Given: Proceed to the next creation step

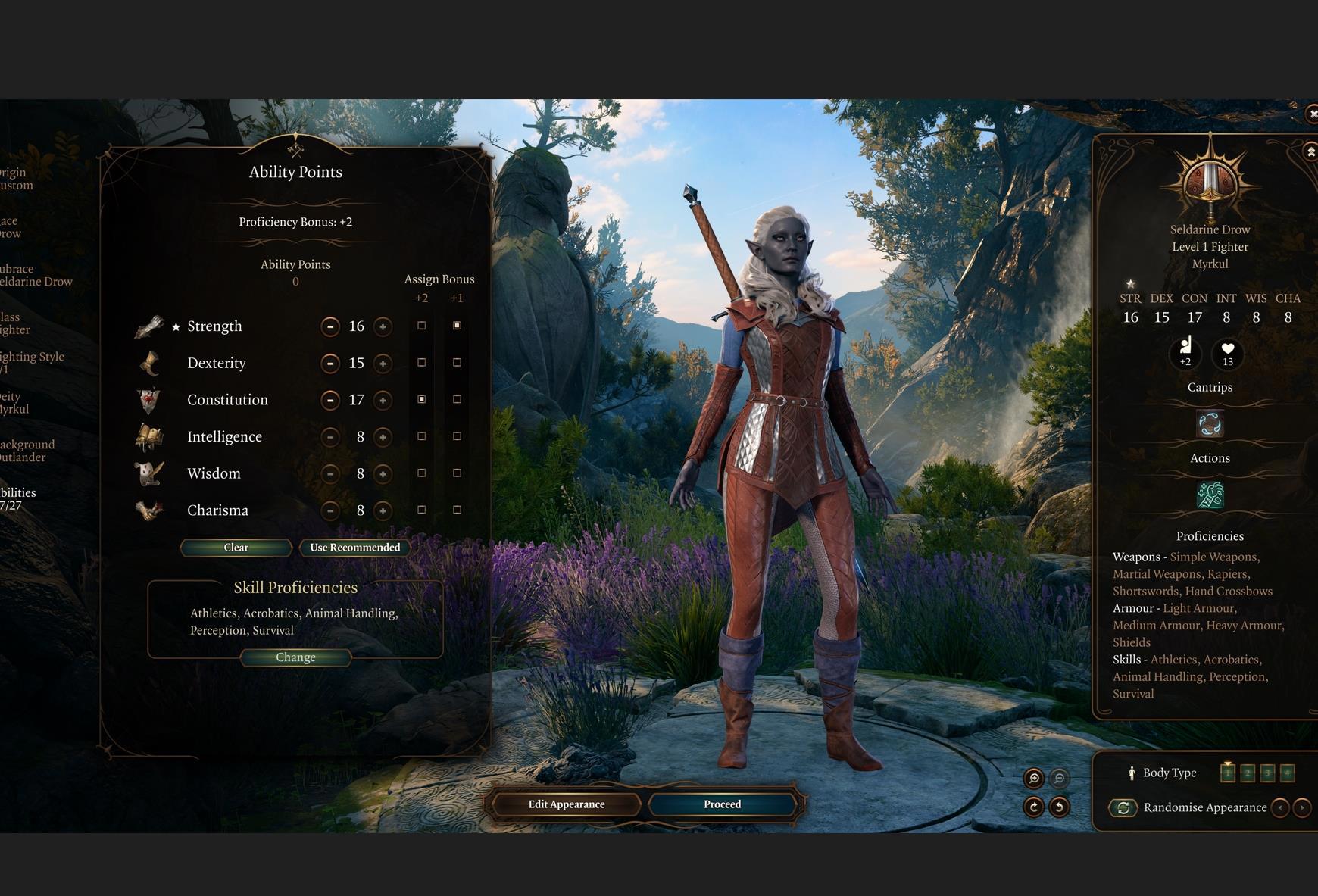Looking at the screenshot, I should click(722, 804).
